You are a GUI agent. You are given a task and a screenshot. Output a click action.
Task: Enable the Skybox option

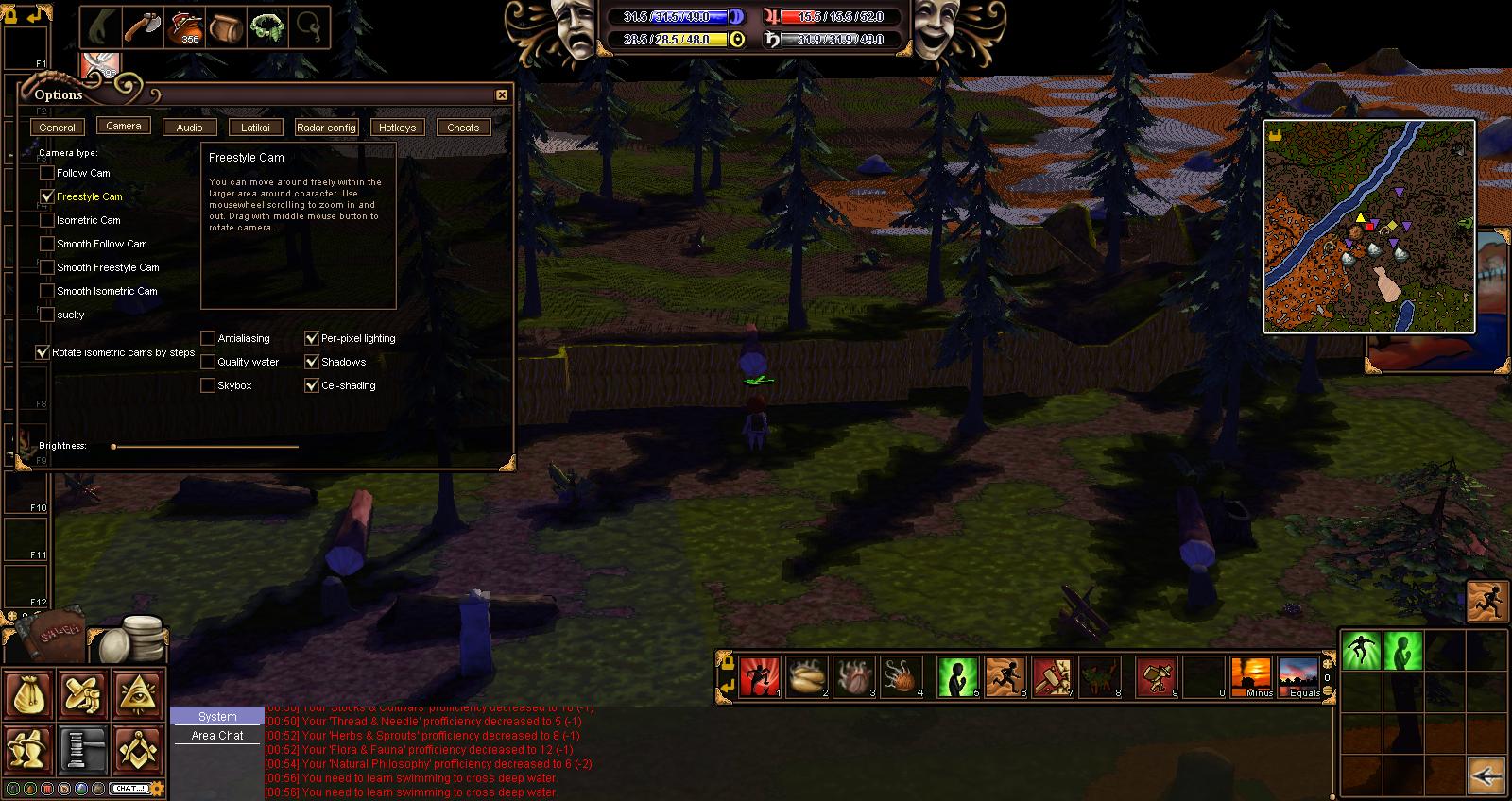click(x=208, y=386)
